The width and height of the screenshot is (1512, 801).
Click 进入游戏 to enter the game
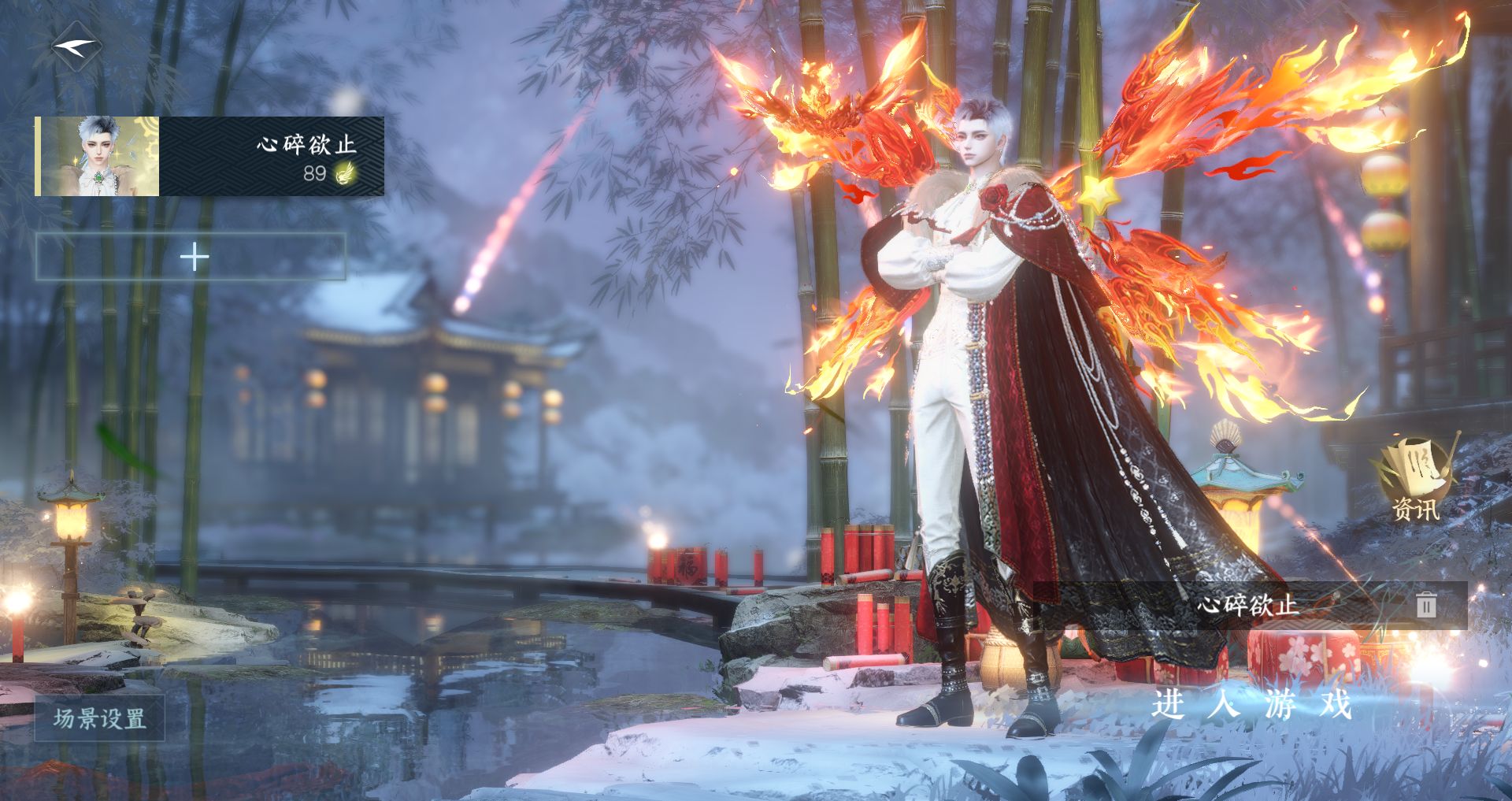click(x=1251, y=703)
